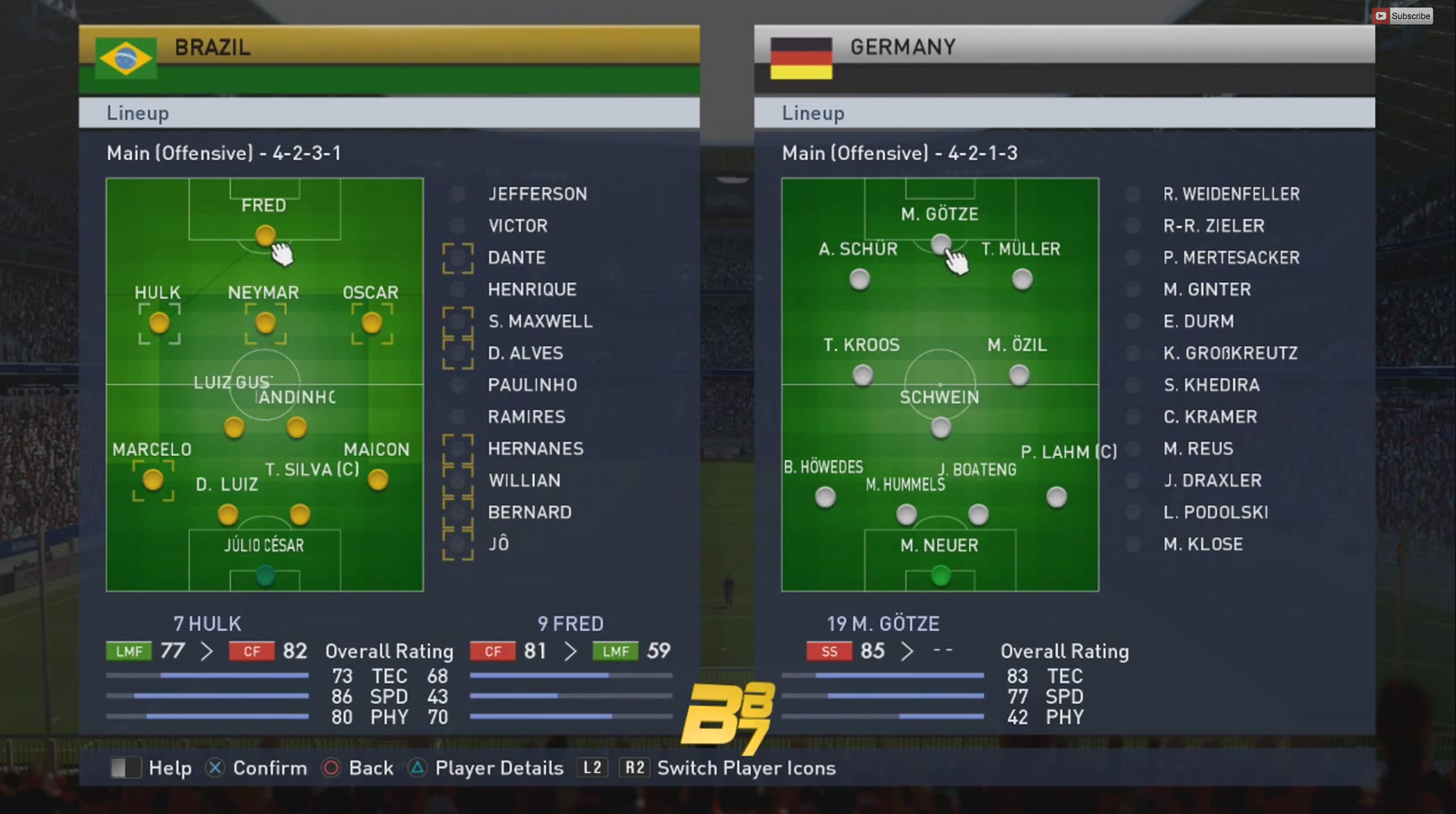Viewport: 1456px width, 814px height.
Task: Select Hulk on the Brazil formation
Action: 159,324
